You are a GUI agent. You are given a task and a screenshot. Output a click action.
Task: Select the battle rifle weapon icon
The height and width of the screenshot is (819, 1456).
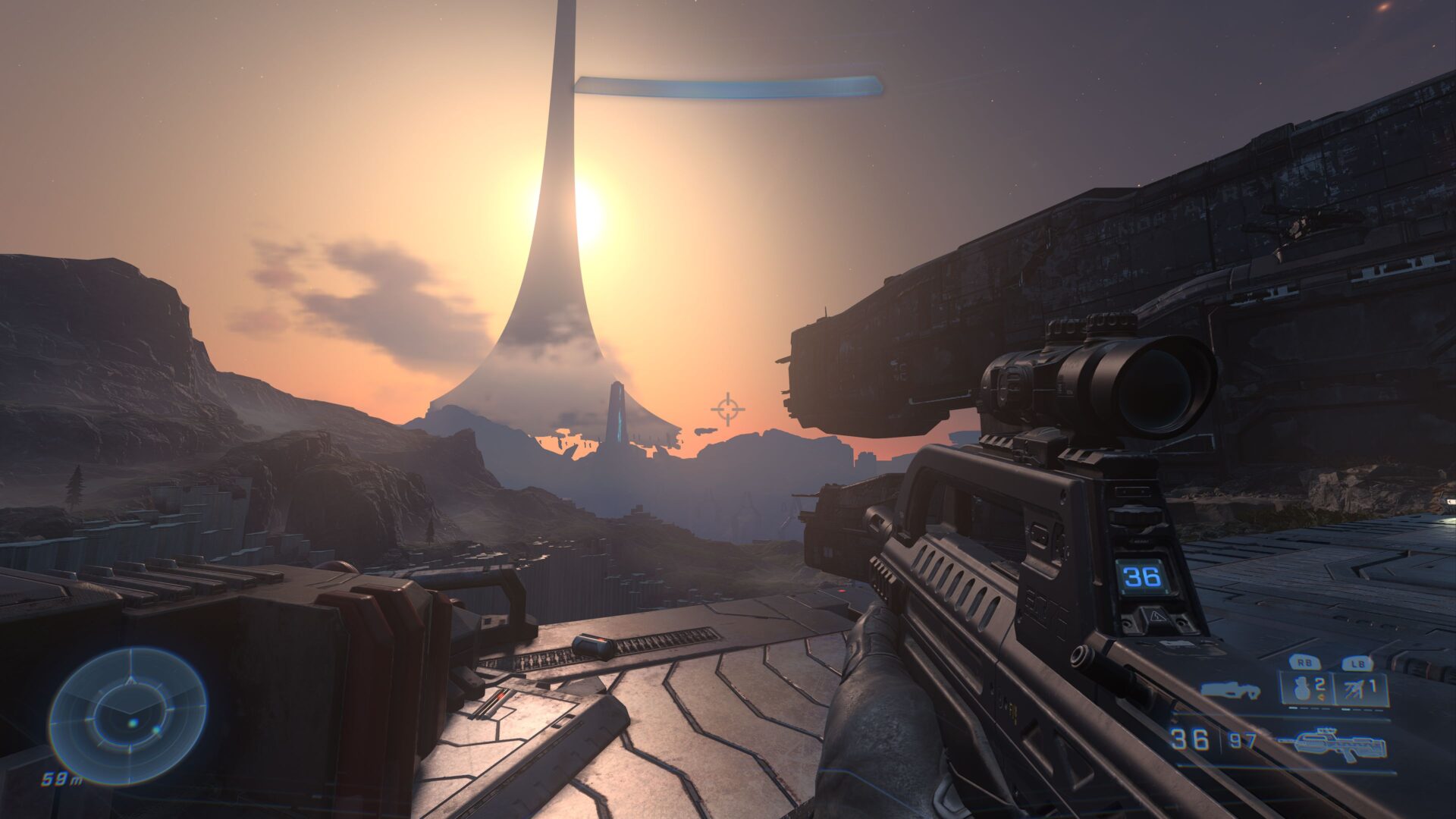1334,742
